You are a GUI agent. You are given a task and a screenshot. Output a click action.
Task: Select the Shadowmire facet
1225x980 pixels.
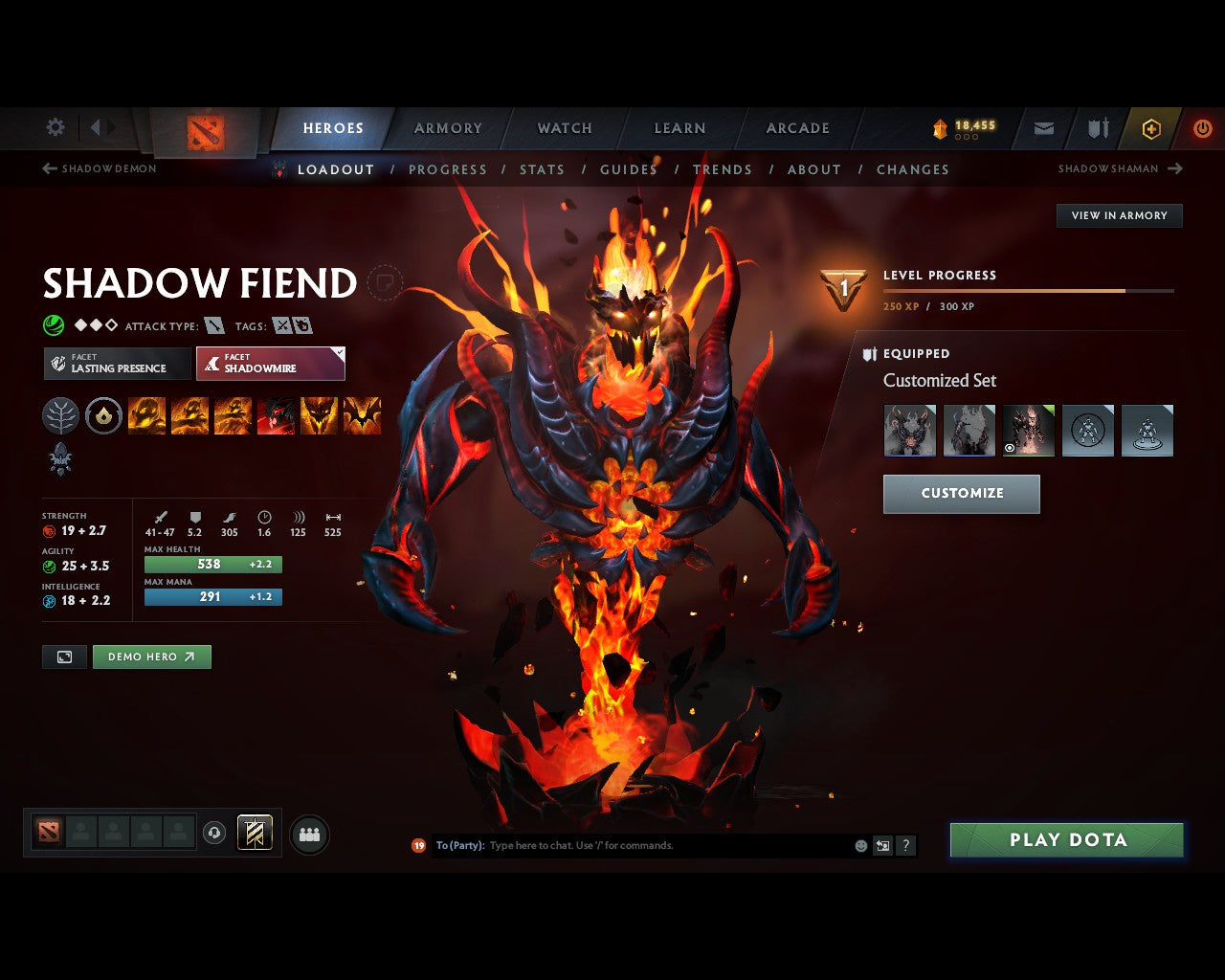[x=271, y=364]
